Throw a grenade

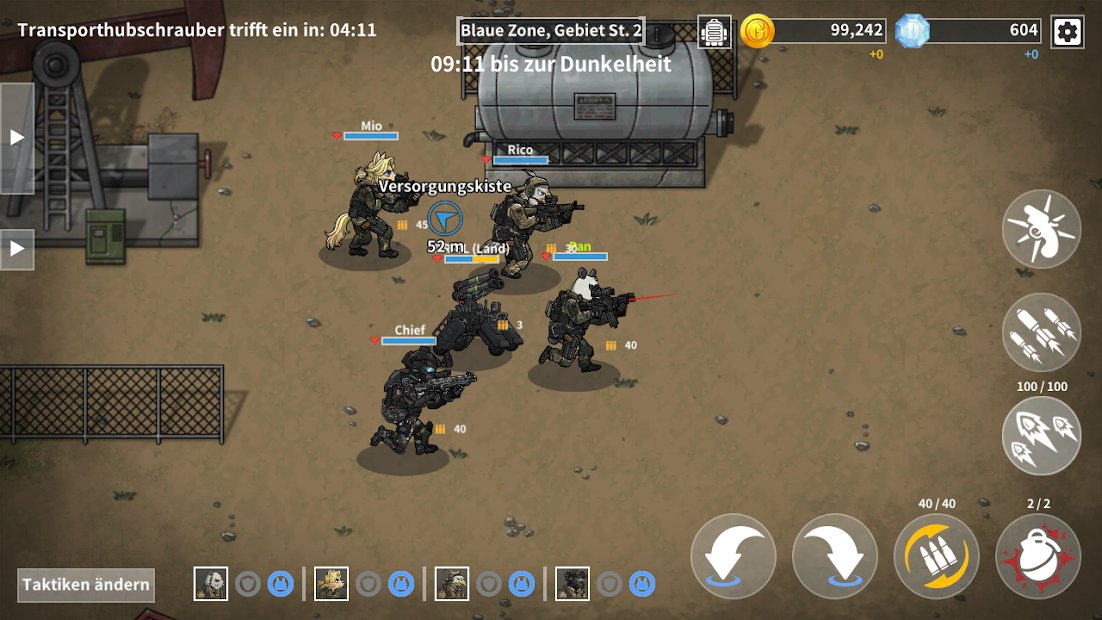click(1038, 556)
